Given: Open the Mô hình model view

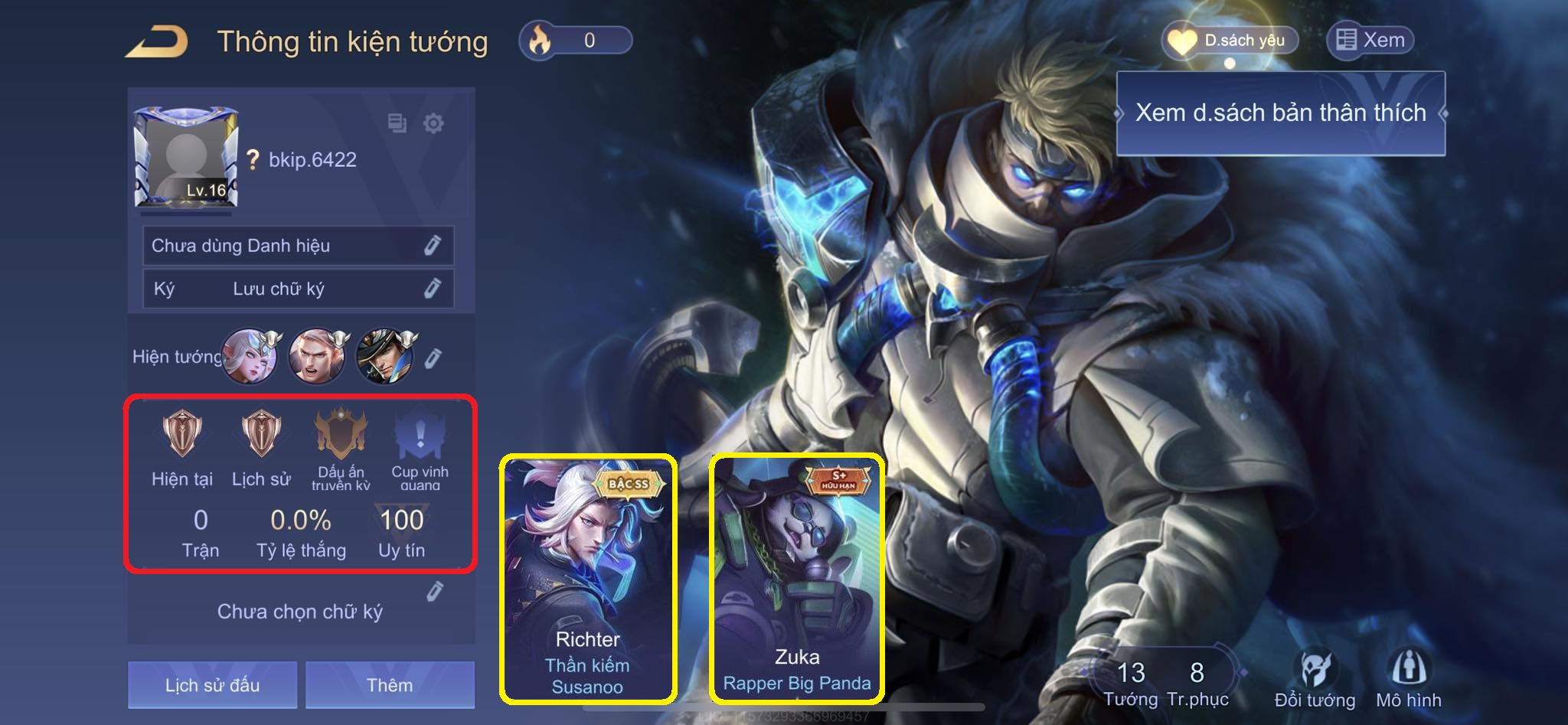Looking at the screenshot, I should [x=1408, y=679].
